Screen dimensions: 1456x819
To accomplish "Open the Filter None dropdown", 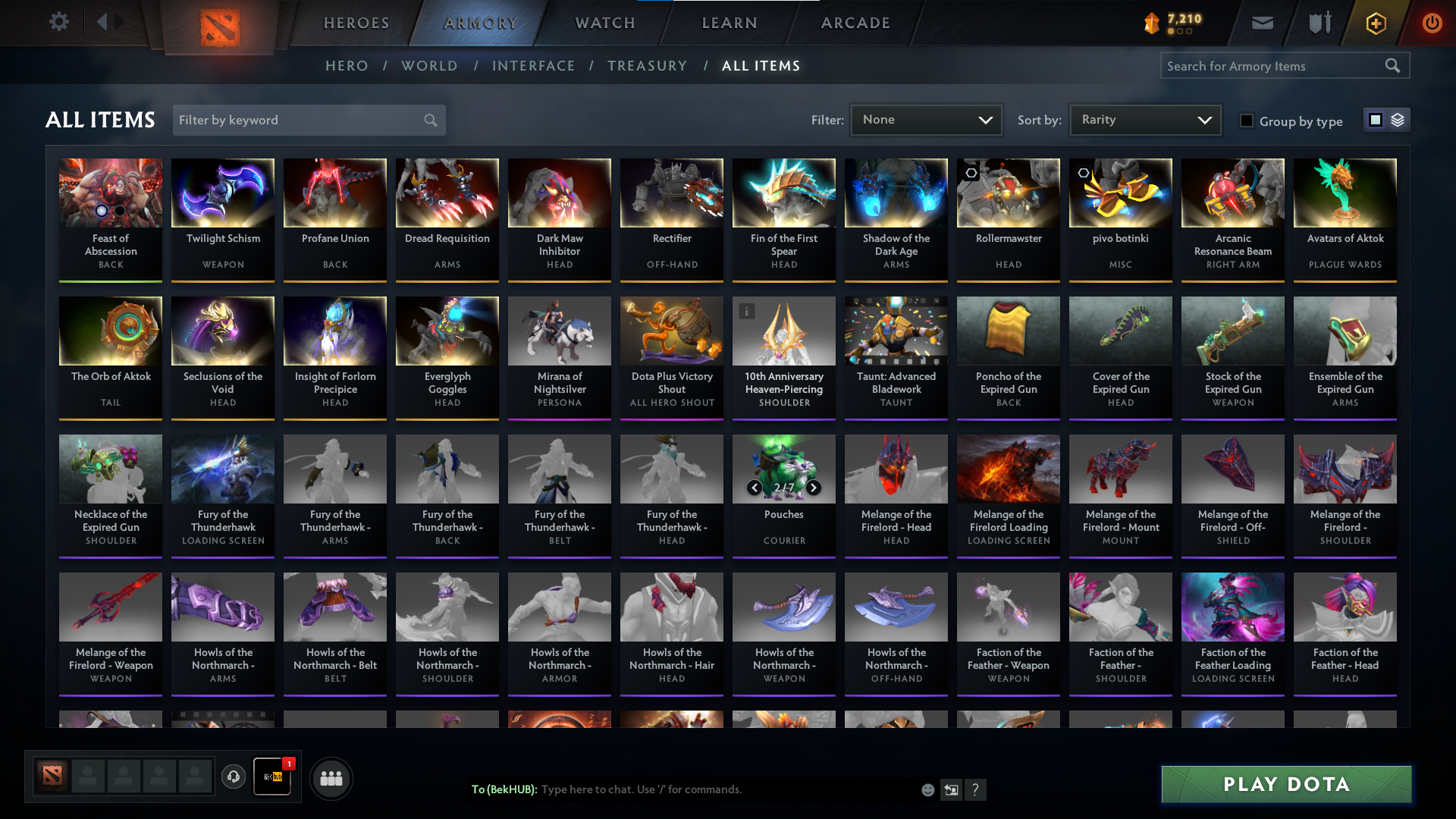I will point(925,119).
